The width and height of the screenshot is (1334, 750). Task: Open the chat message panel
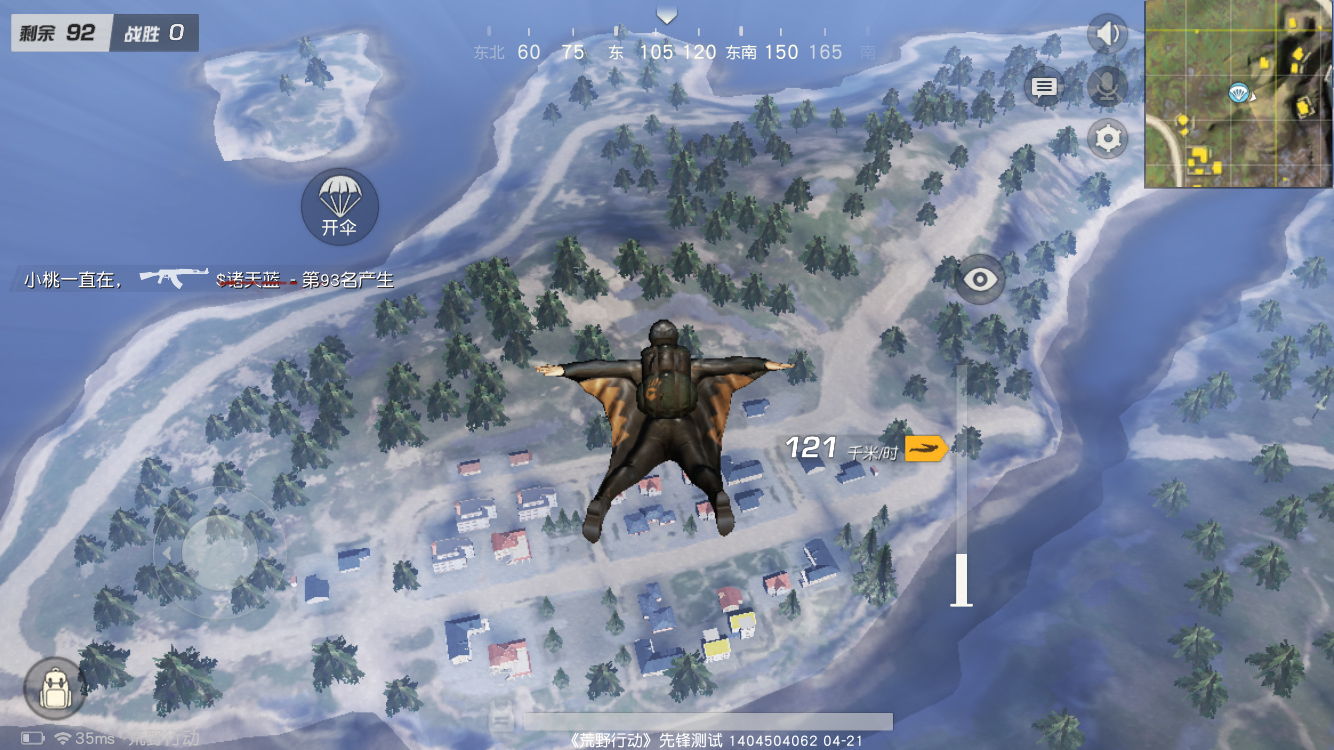1045,87
